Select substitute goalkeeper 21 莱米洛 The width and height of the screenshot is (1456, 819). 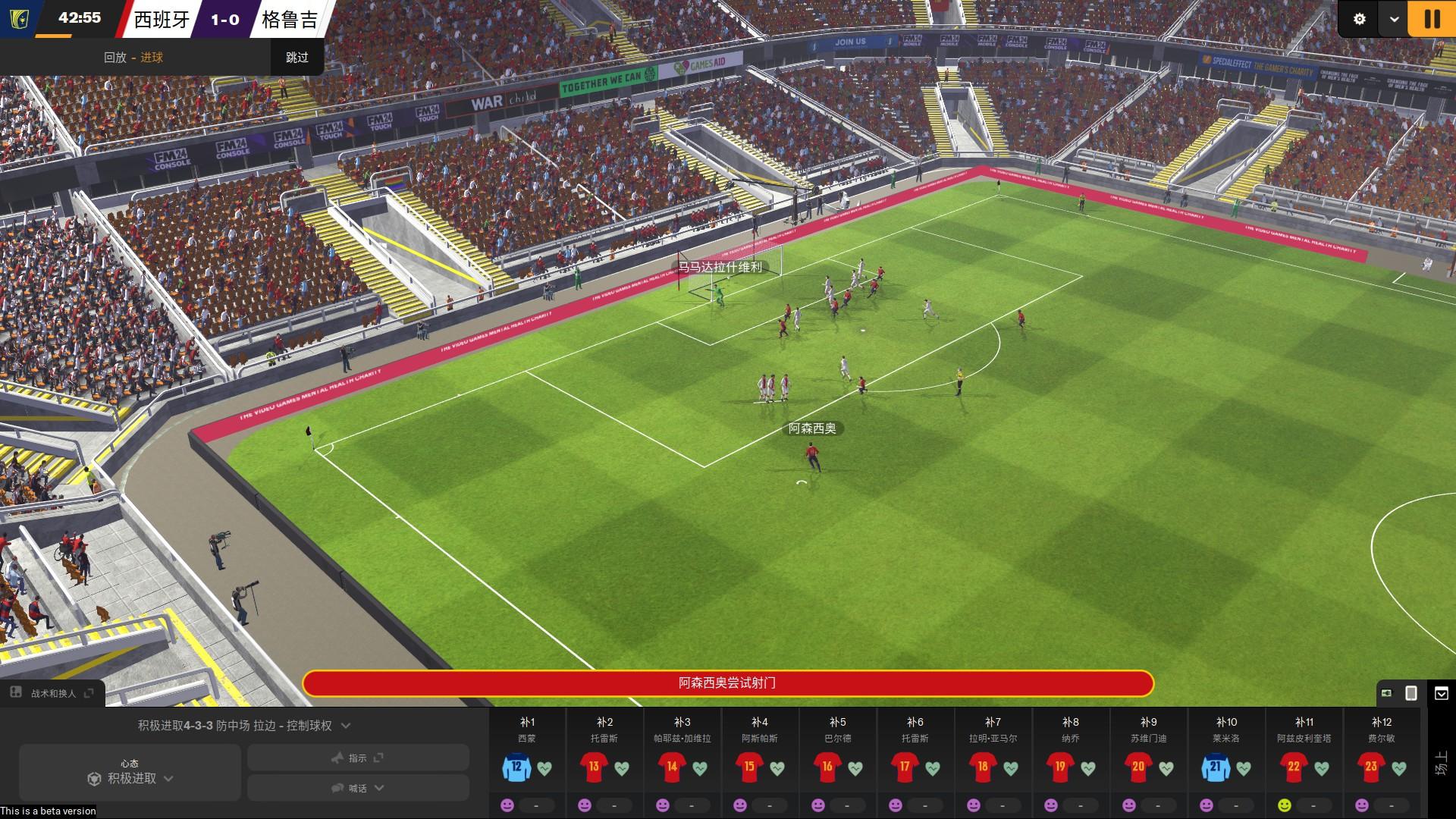[1216, 767]
